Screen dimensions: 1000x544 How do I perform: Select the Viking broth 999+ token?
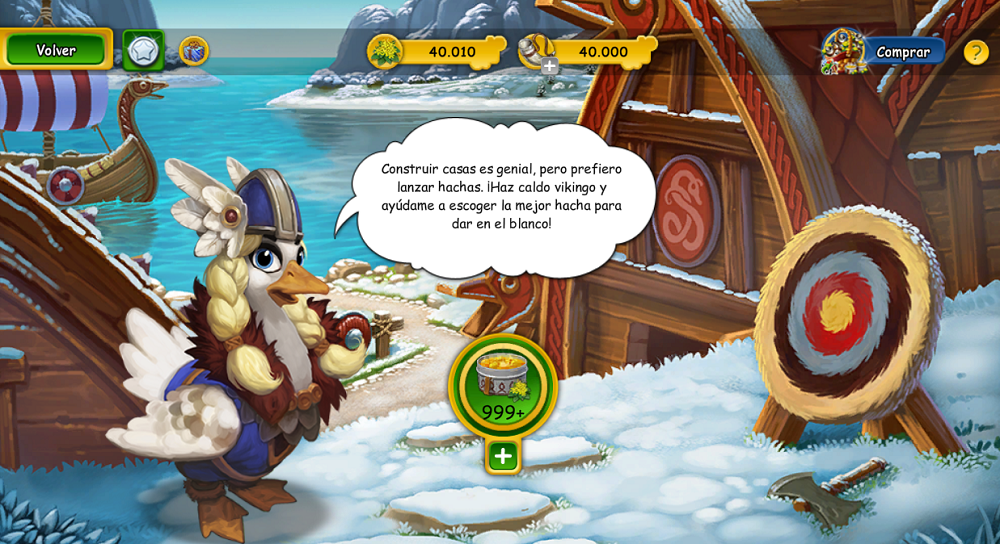(x=502, y=385)
